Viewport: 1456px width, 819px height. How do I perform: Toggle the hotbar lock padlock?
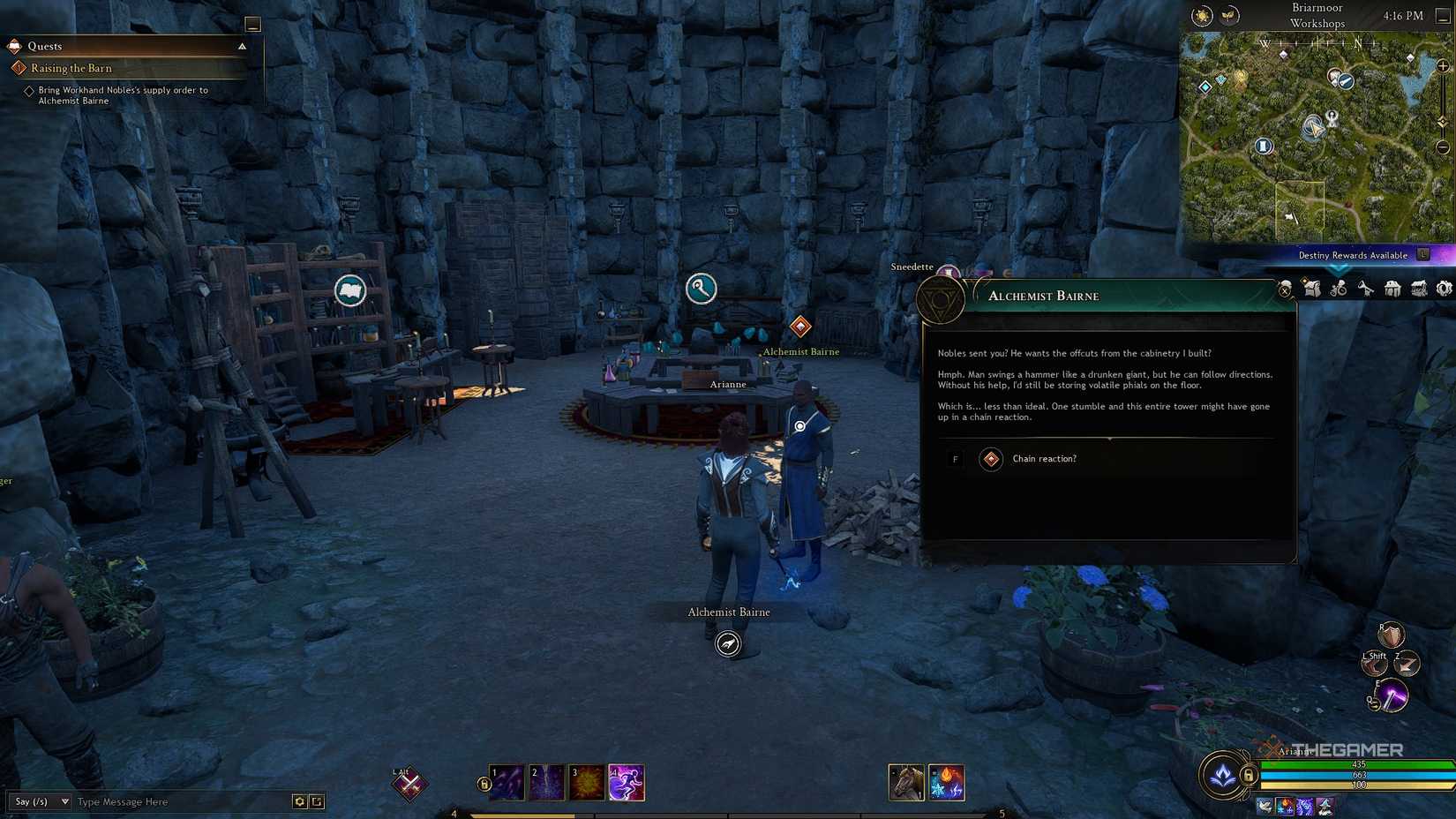point(483,781)
